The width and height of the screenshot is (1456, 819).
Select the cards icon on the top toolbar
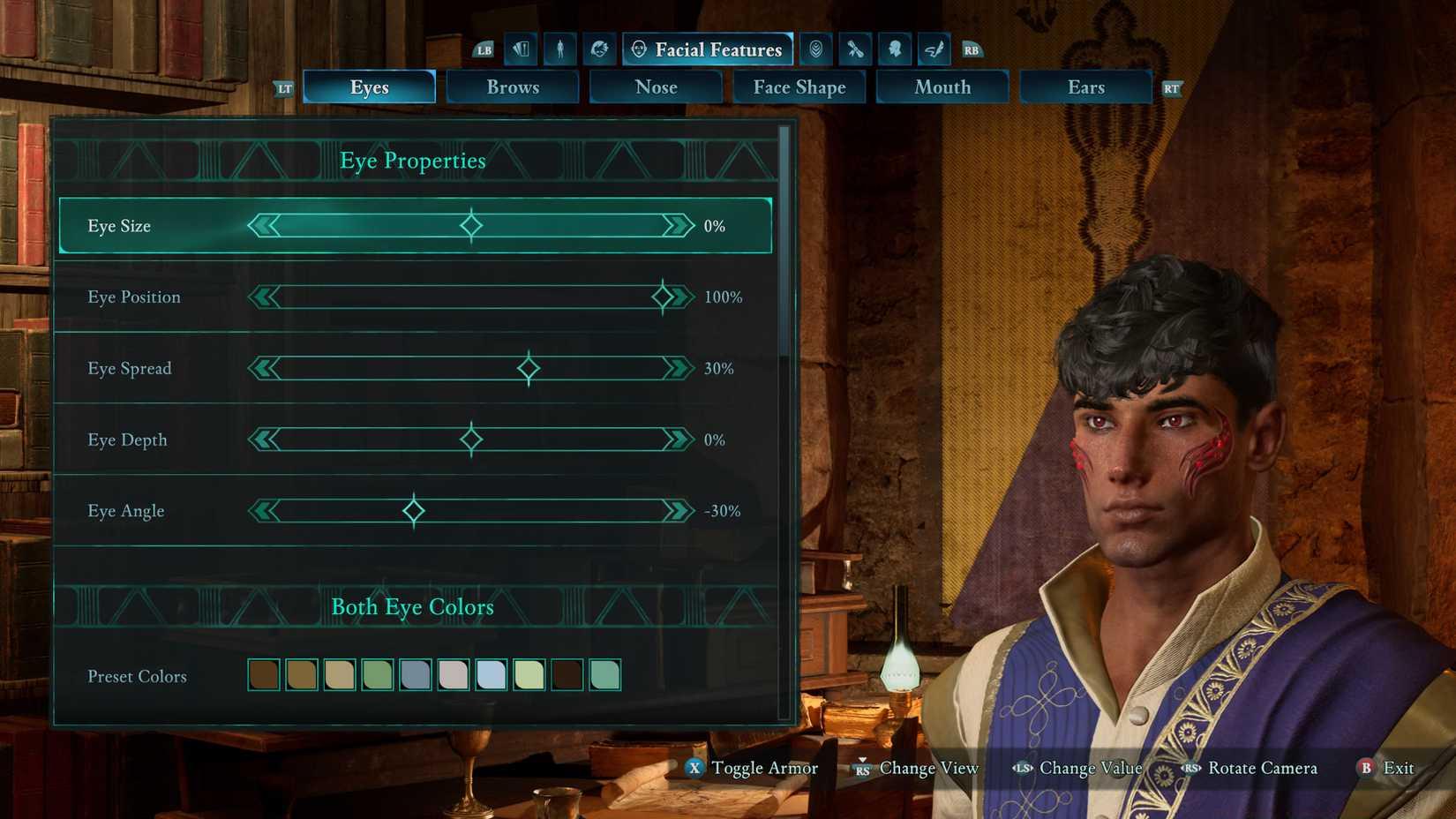(x=520, y=49)
